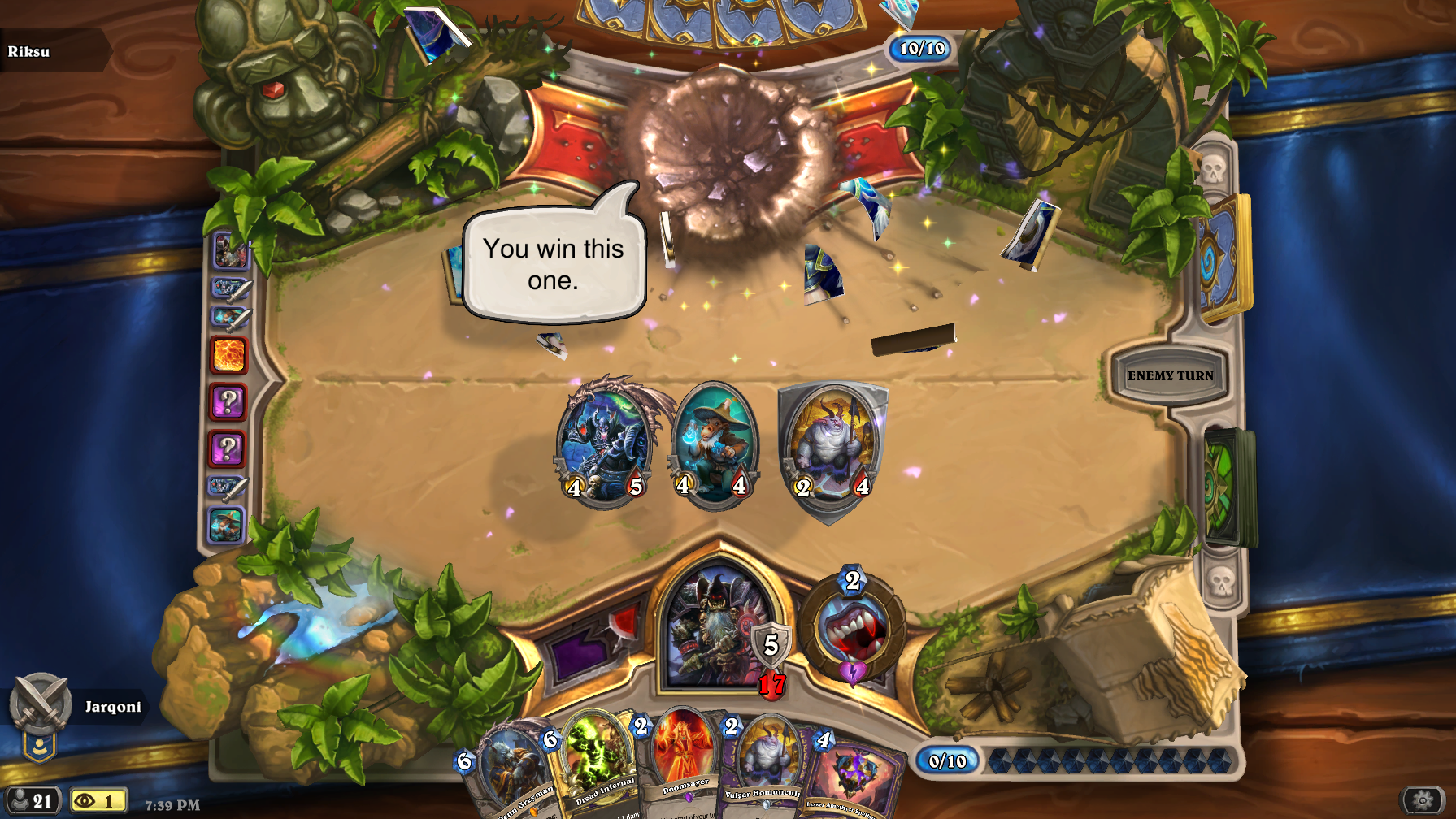The image size is (1456, 819).
Task: Show the spectator eye list
Action: point(98,801)
